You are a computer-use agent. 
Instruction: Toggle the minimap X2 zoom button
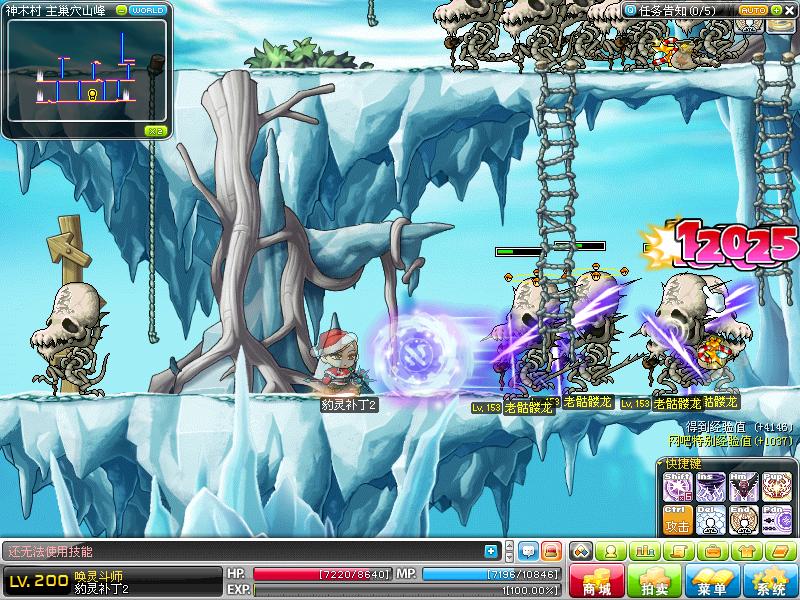[x=155, y=130]
